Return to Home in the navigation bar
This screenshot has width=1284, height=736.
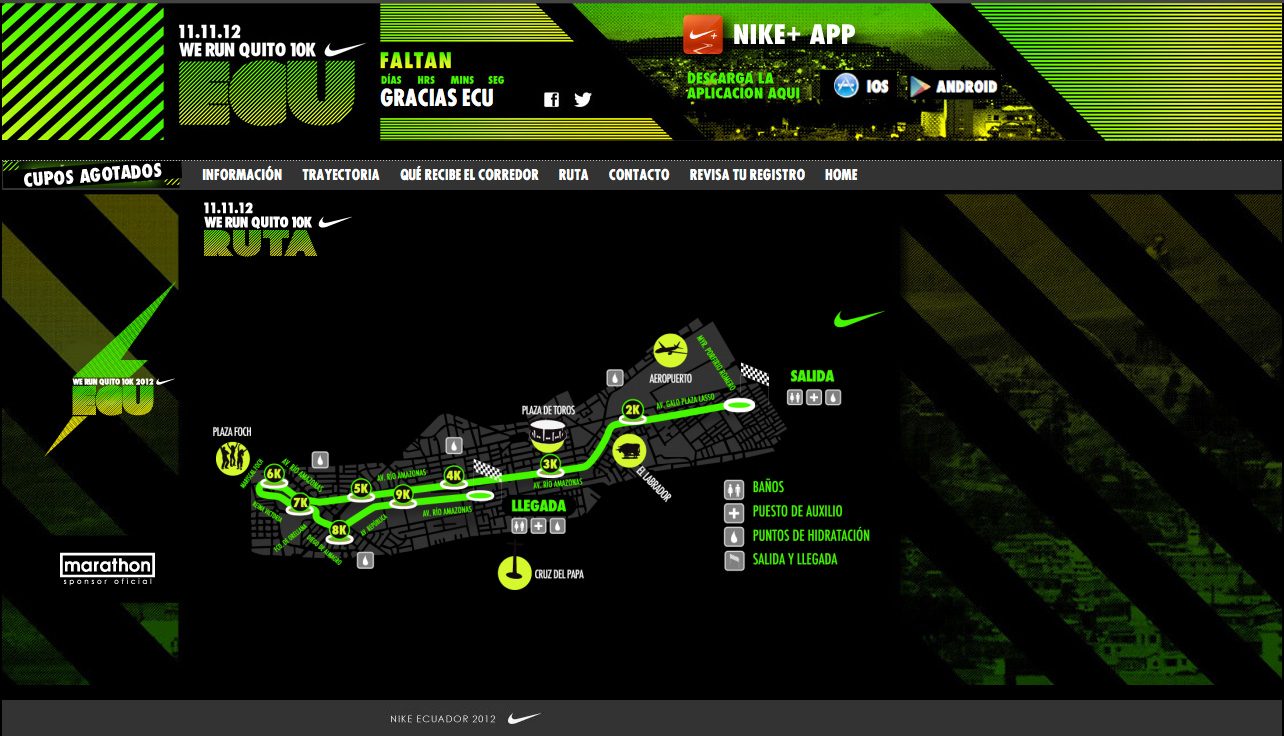pos(841,175)
